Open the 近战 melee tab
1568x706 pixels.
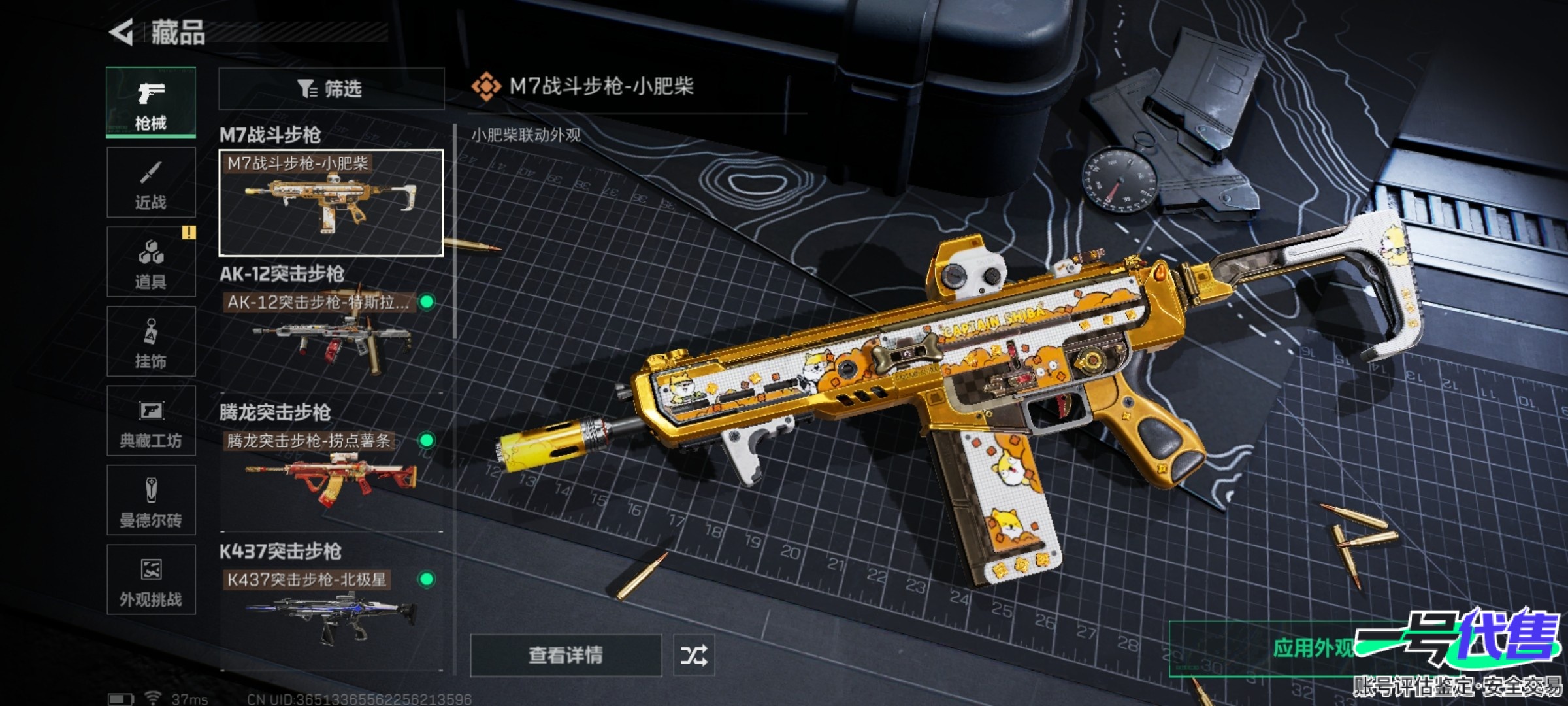pos(151,182)
